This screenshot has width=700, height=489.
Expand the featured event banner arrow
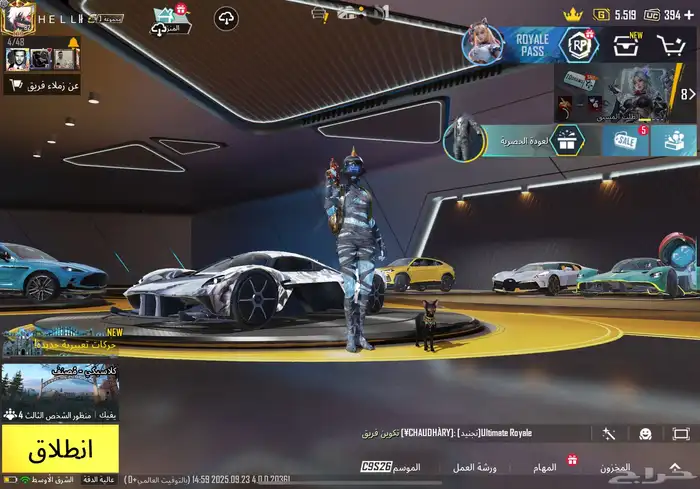pos(686,94)
